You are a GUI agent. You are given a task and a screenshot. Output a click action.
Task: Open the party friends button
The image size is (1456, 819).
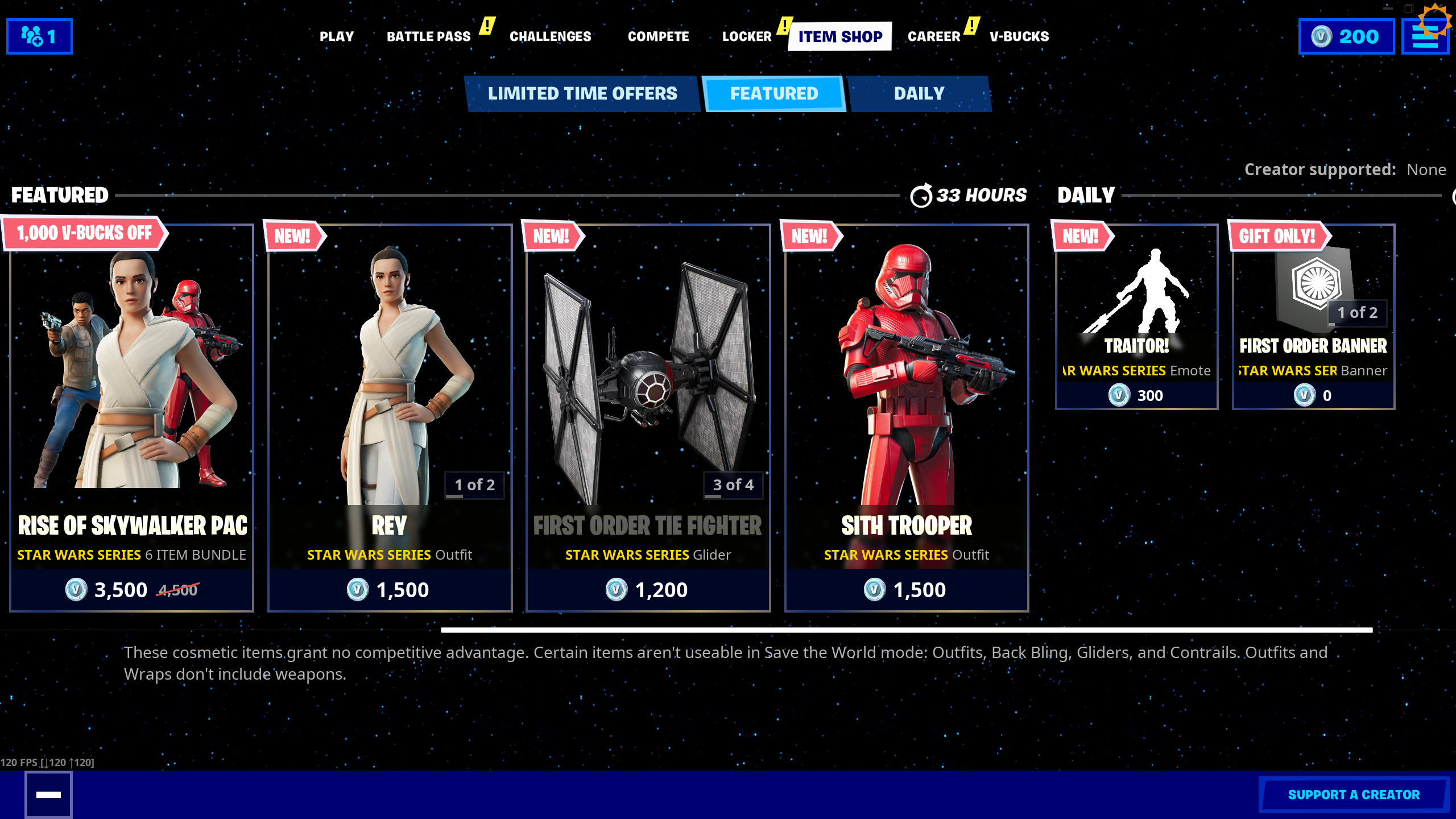39,36
